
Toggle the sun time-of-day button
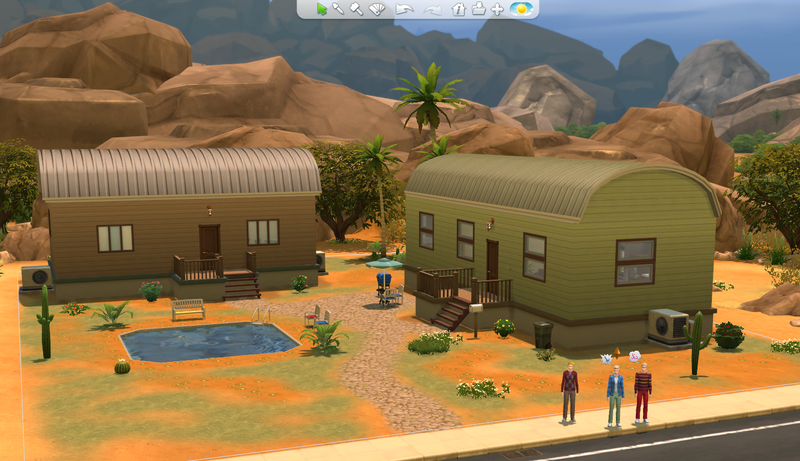point(520,9)
